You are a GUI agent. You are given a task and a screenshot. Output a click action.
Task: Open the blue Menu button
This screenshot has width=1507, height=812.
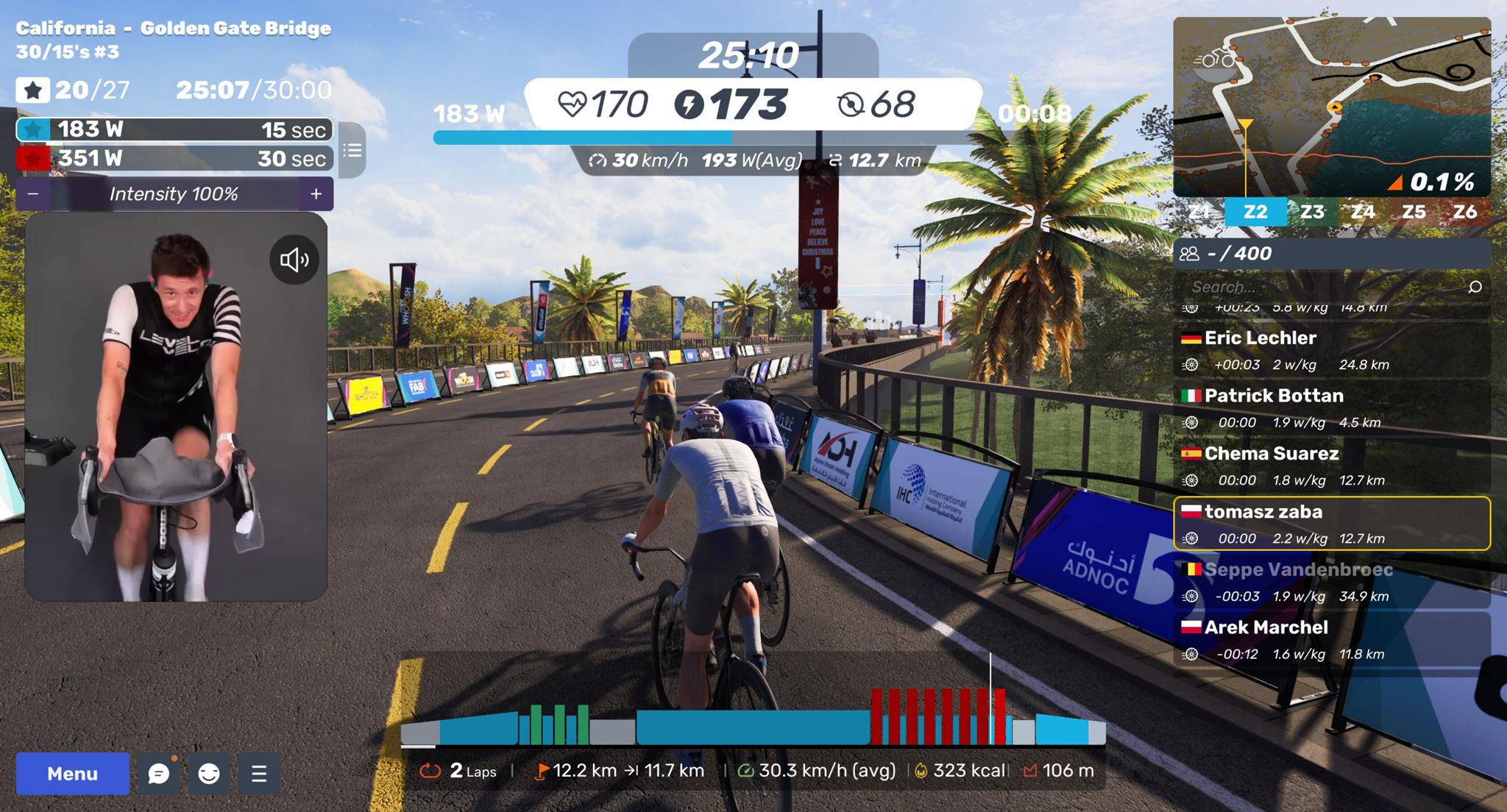pos(72,774)
